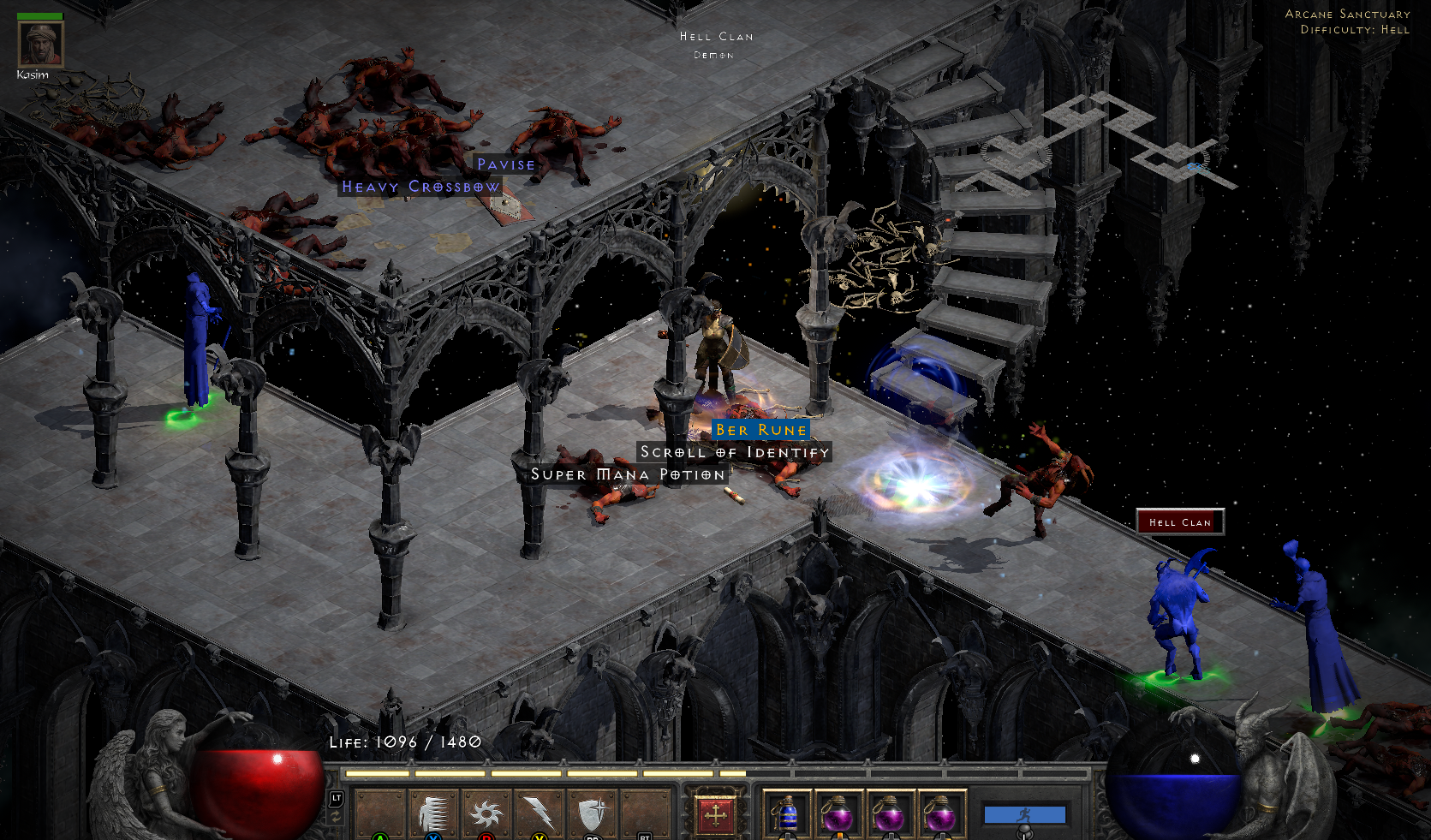Use the spinning sunburst skill
Viewport: 1431px width, 840px height.
point(486,813)
